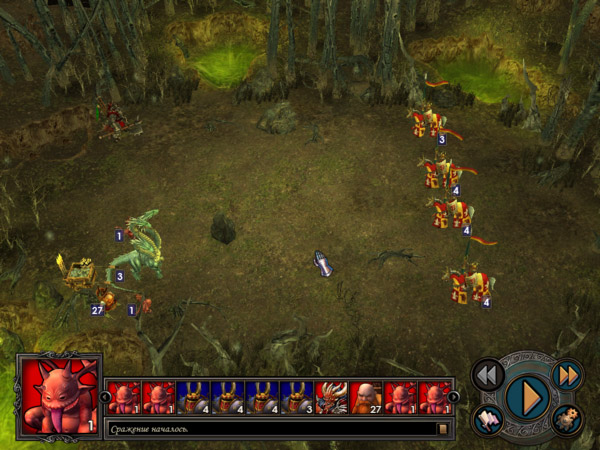Click the grey double-arrow rewind button
The width and height of the screenshot is (600, 450).
coord(487,375)
